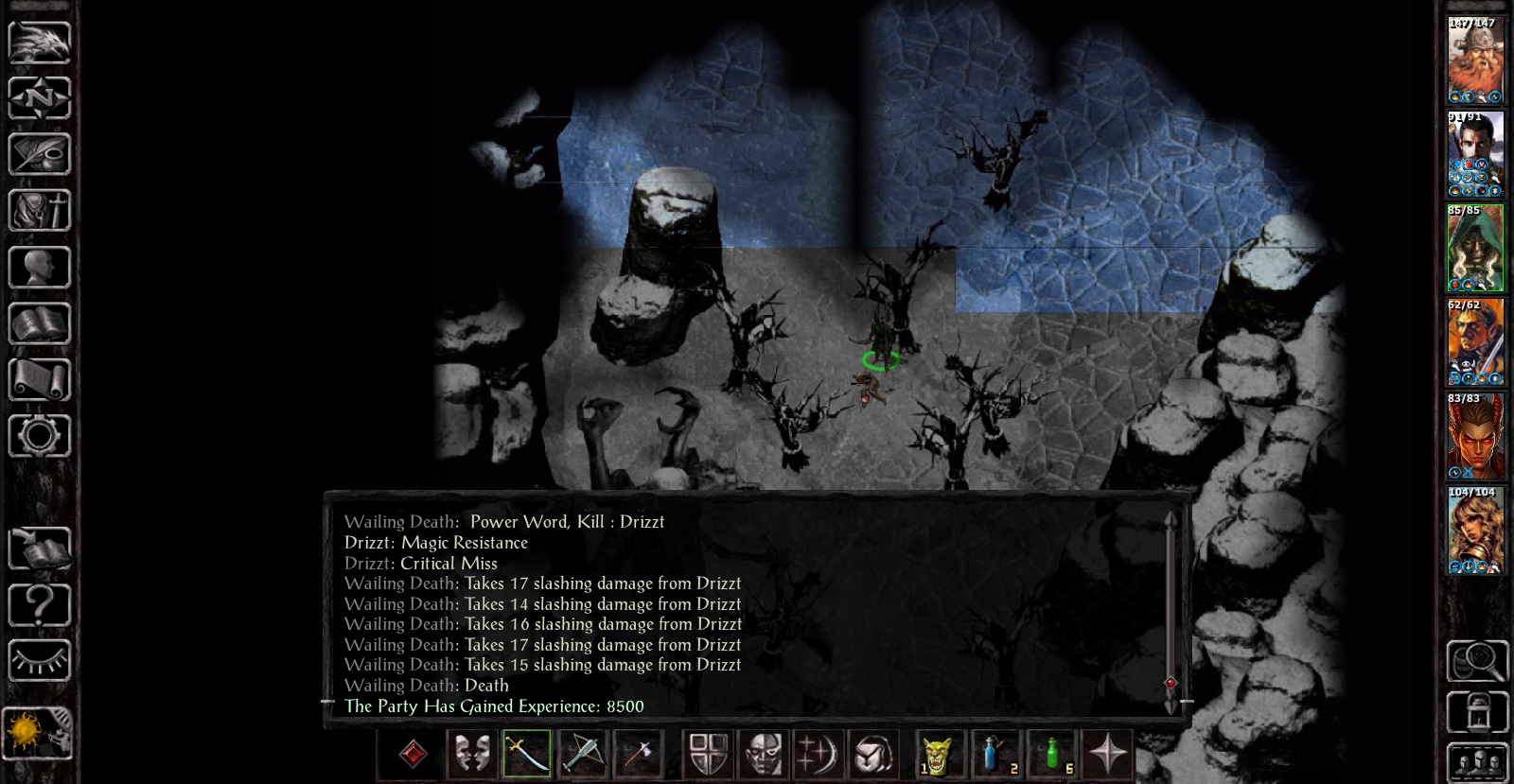Viewport: 1514px width, 784px height.
Task: Quick save with the book arrow icon
Action: 39,549
